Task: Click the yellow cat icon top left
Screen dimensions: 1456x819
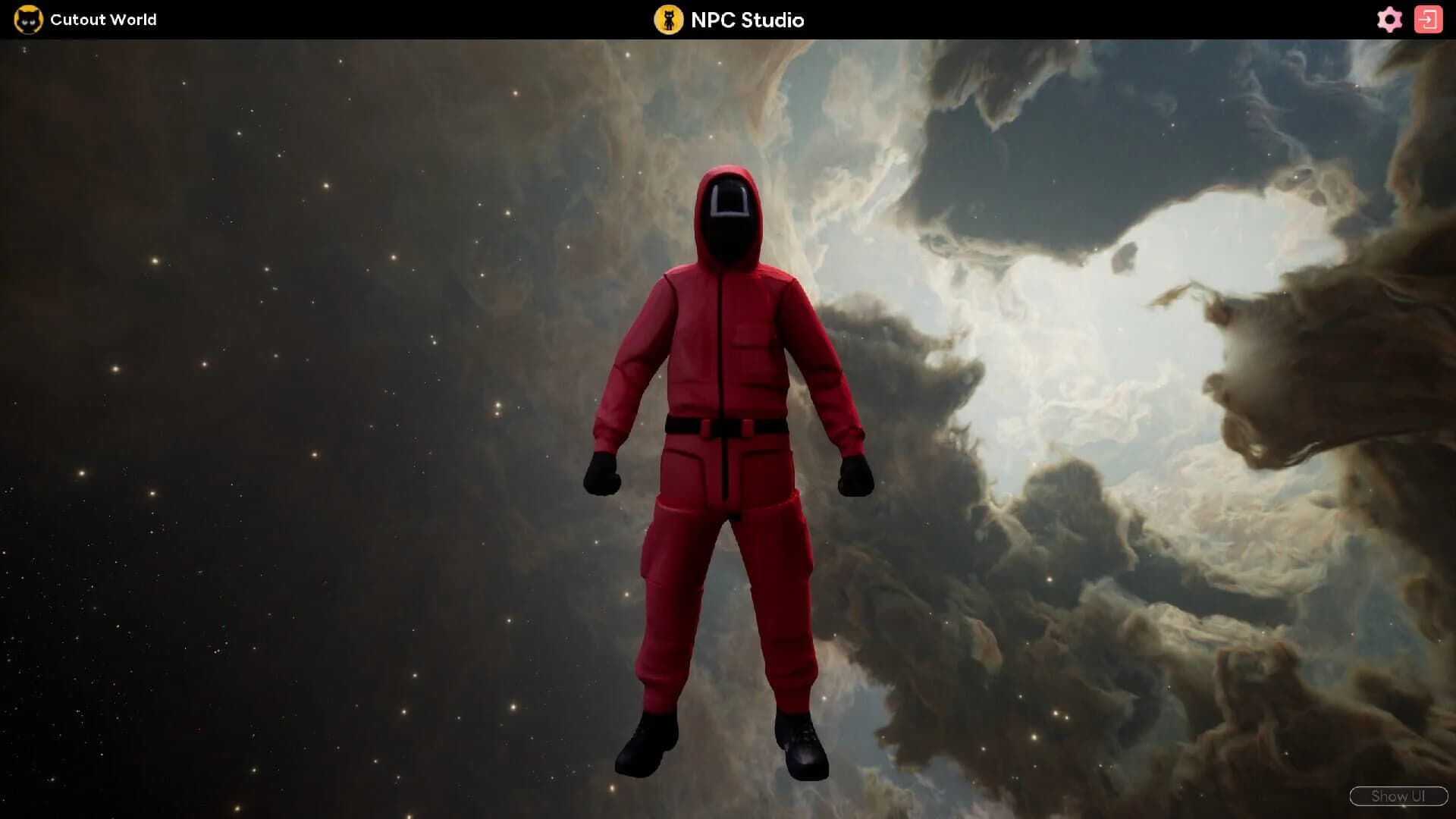Action: click(30, 20)
